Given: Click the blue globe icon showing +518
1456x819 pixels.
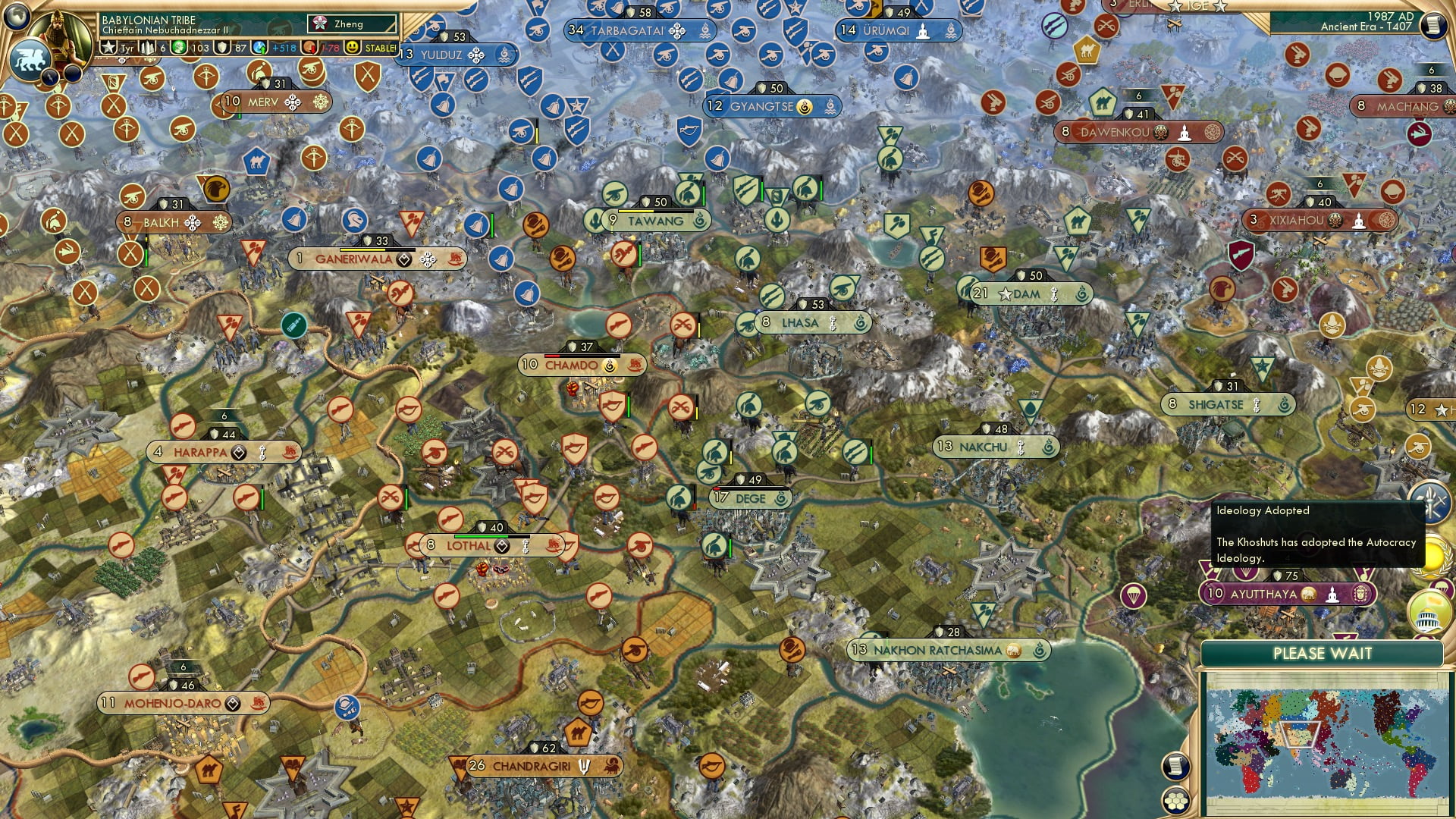Looking at the screenshot, I should point(258,46).
